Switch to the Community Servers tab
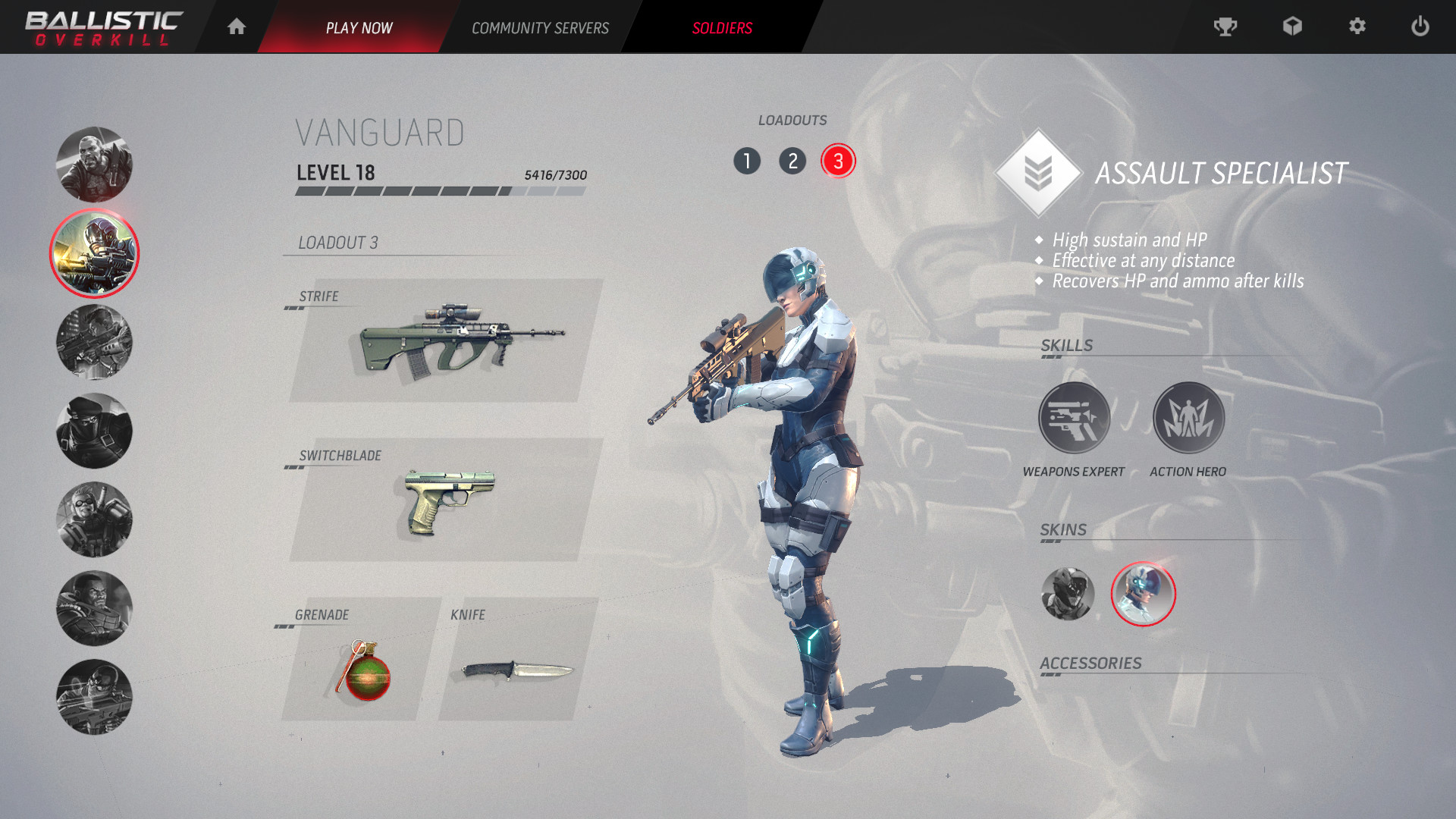 (540, 27)
